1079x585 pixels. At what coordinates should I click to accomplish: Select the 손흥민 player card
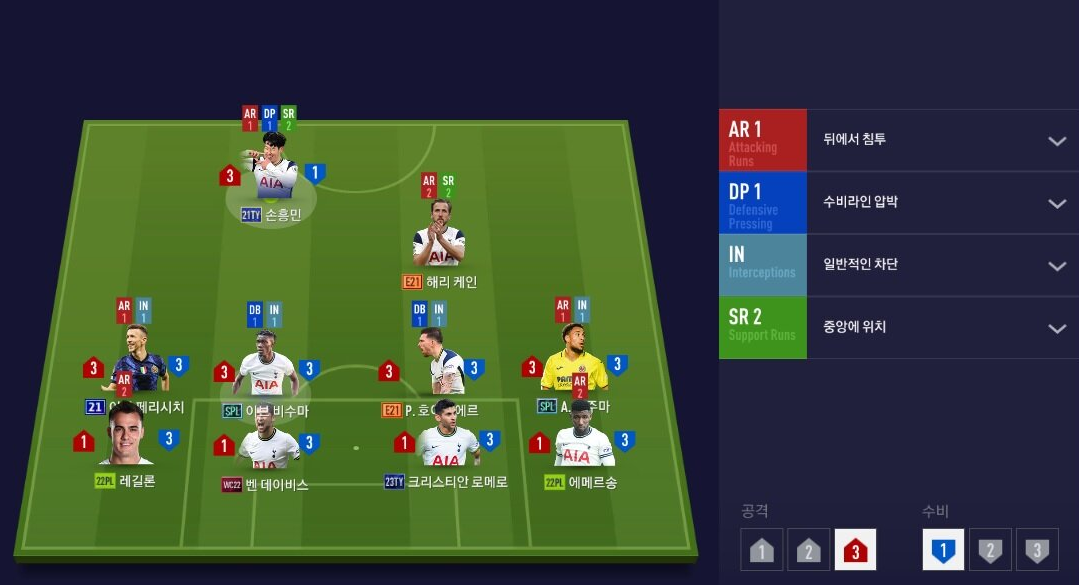271,180
